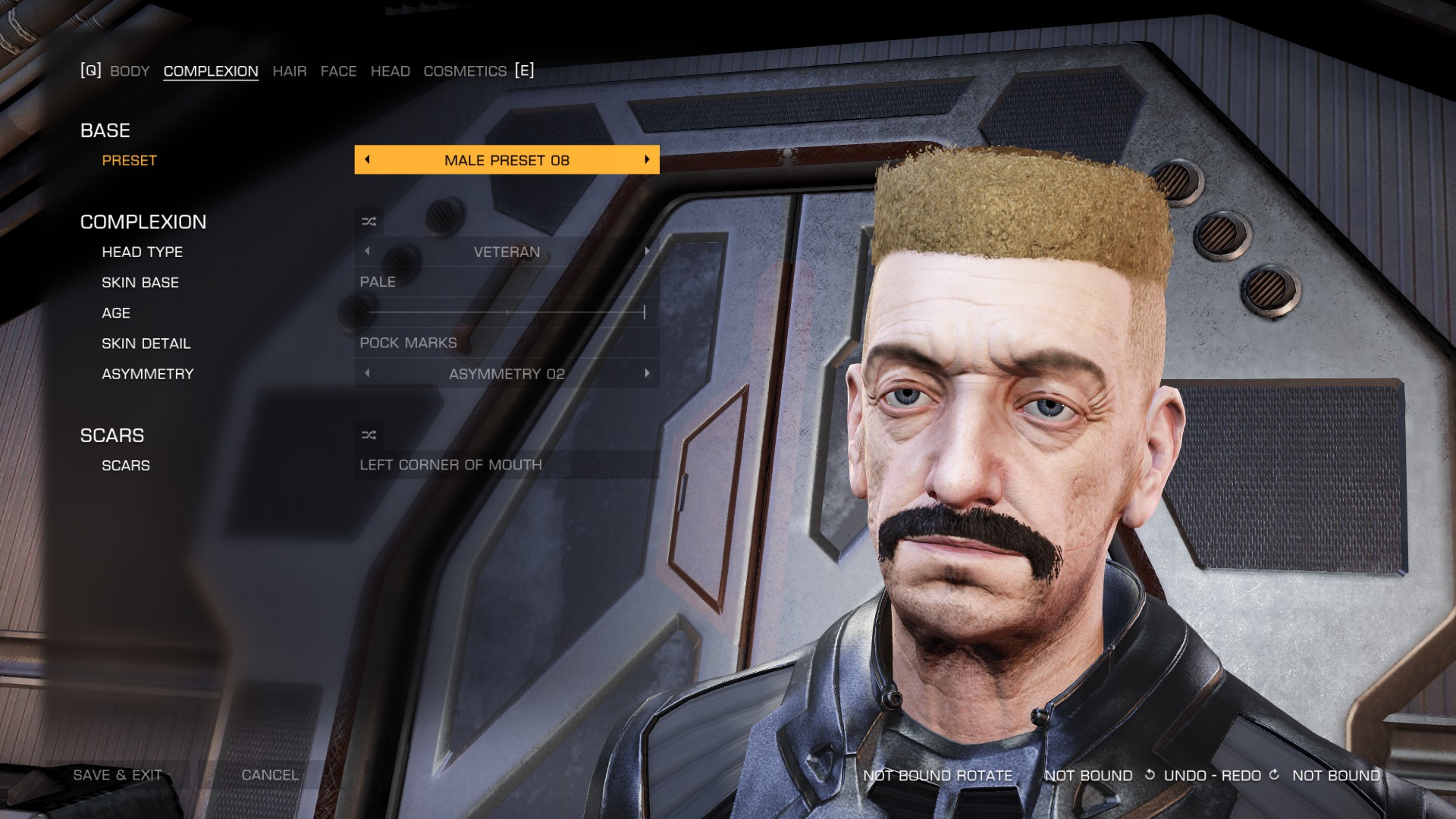Go to the Head tab

[390, 71]
